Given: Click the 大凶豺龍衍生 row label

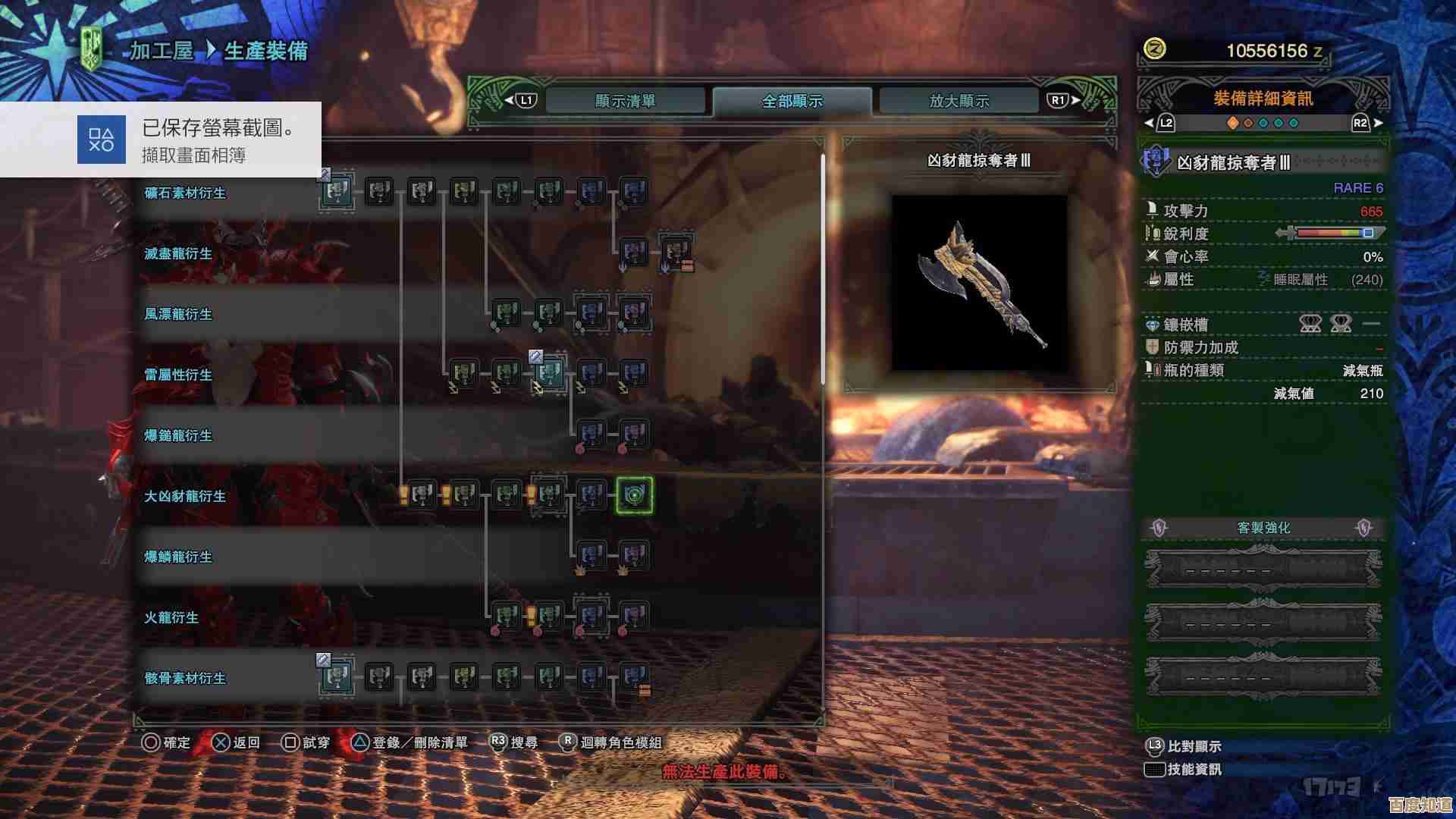Looking at the screenshot, I should (x=186, y=497).
